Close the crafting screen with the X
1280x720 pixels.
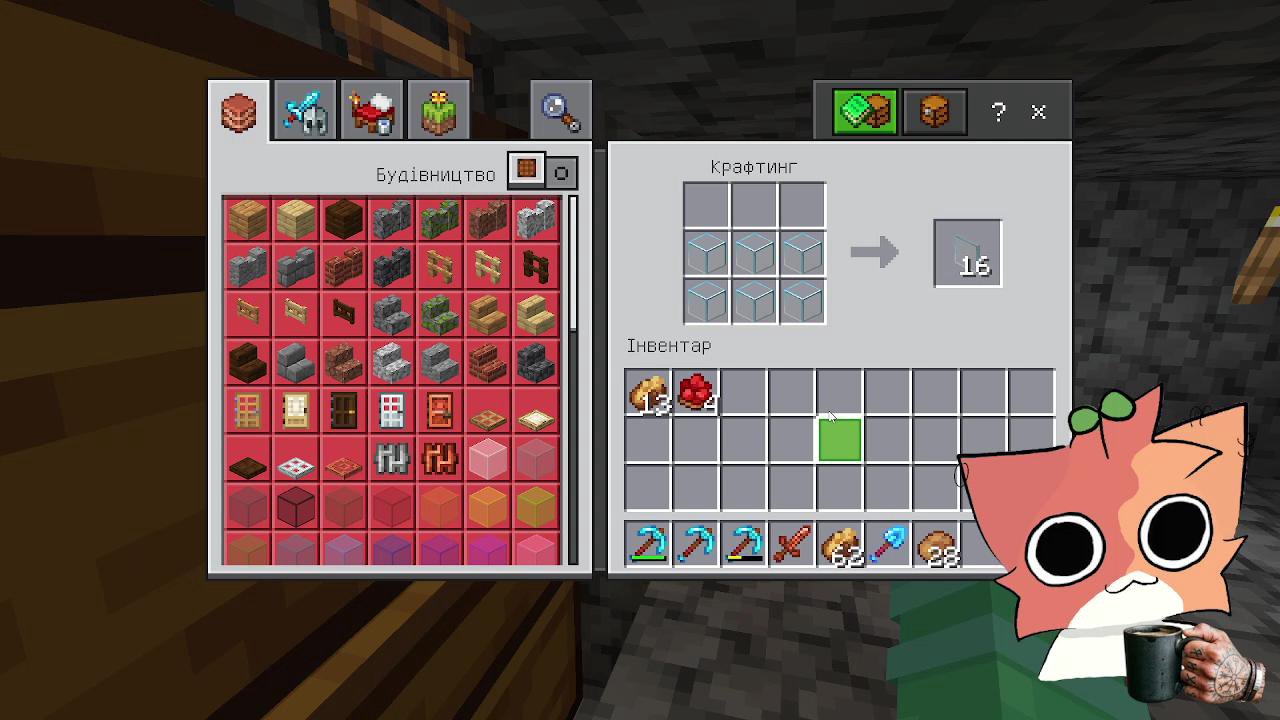click(1038, 112)
